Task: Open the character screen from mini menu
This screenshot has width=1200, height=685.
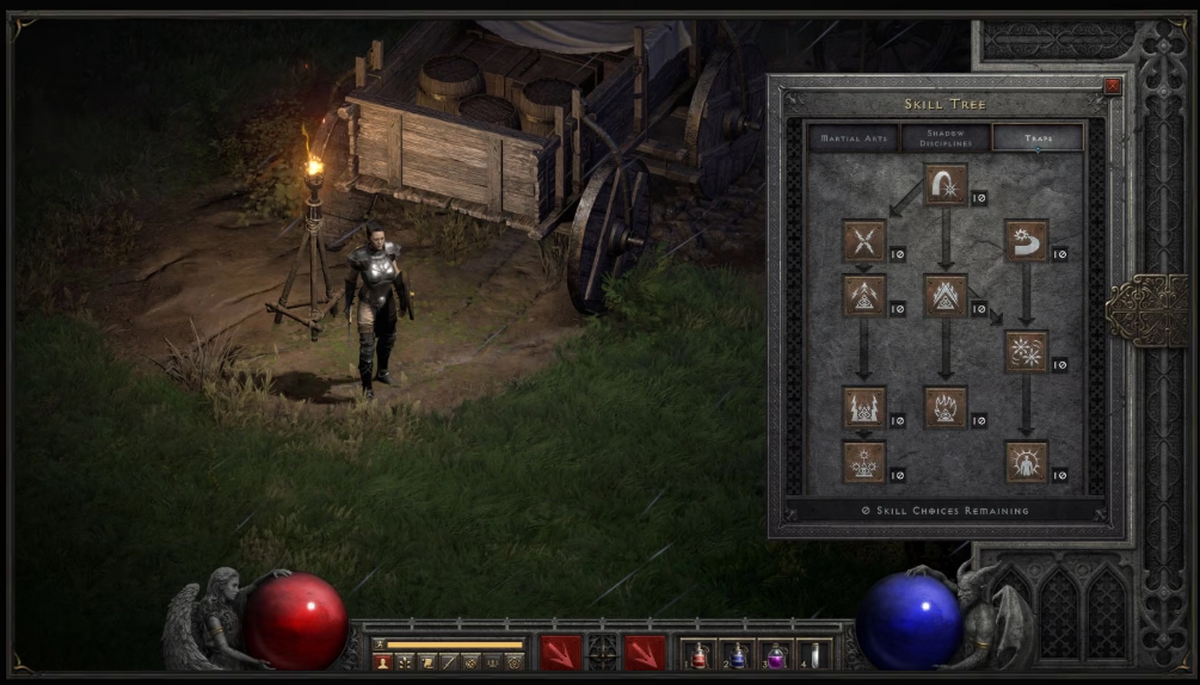Action: tap(381, 662)
